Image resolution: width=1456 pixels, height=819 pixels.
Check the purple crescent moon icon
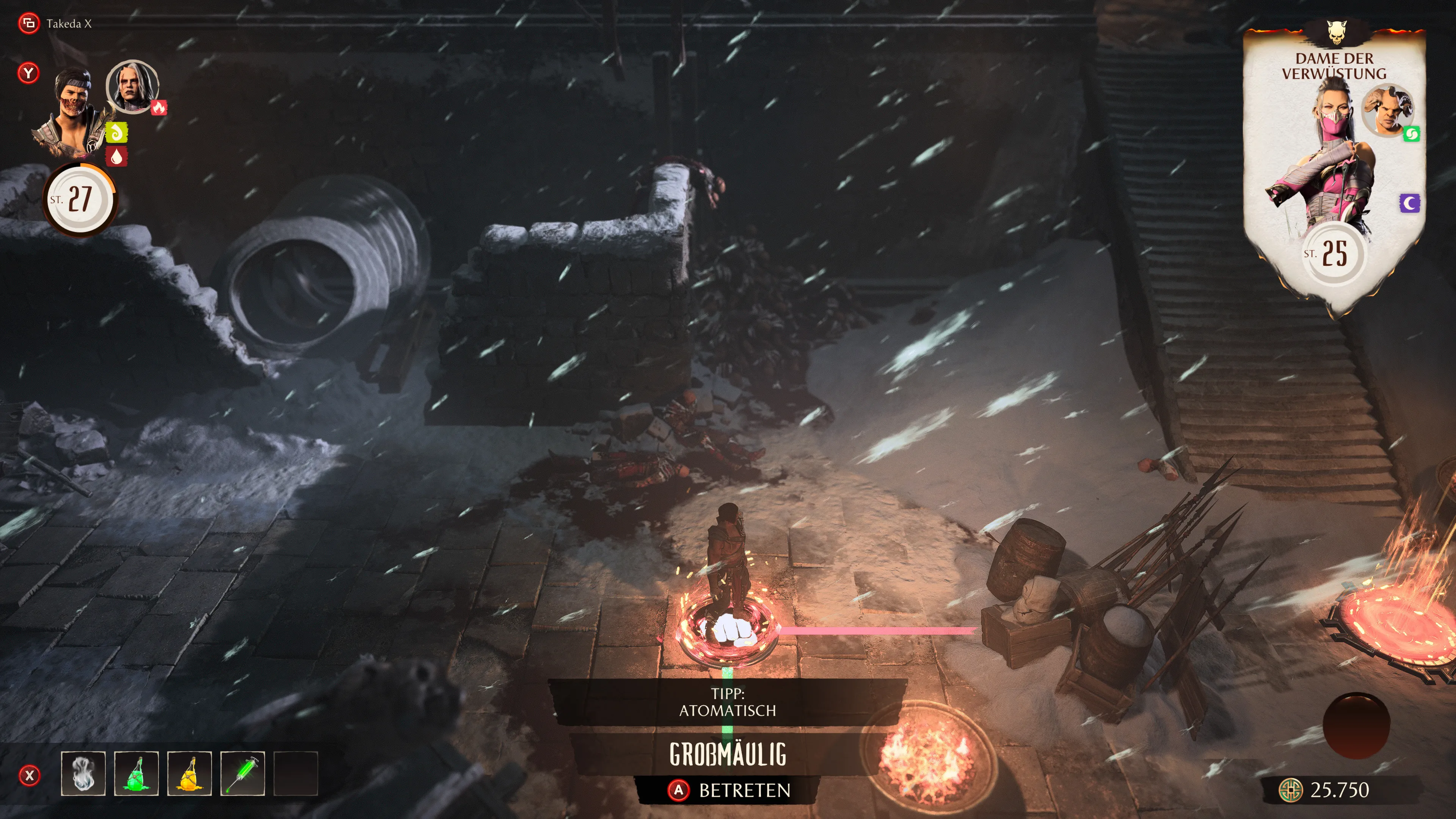[x=1410, y=203]
